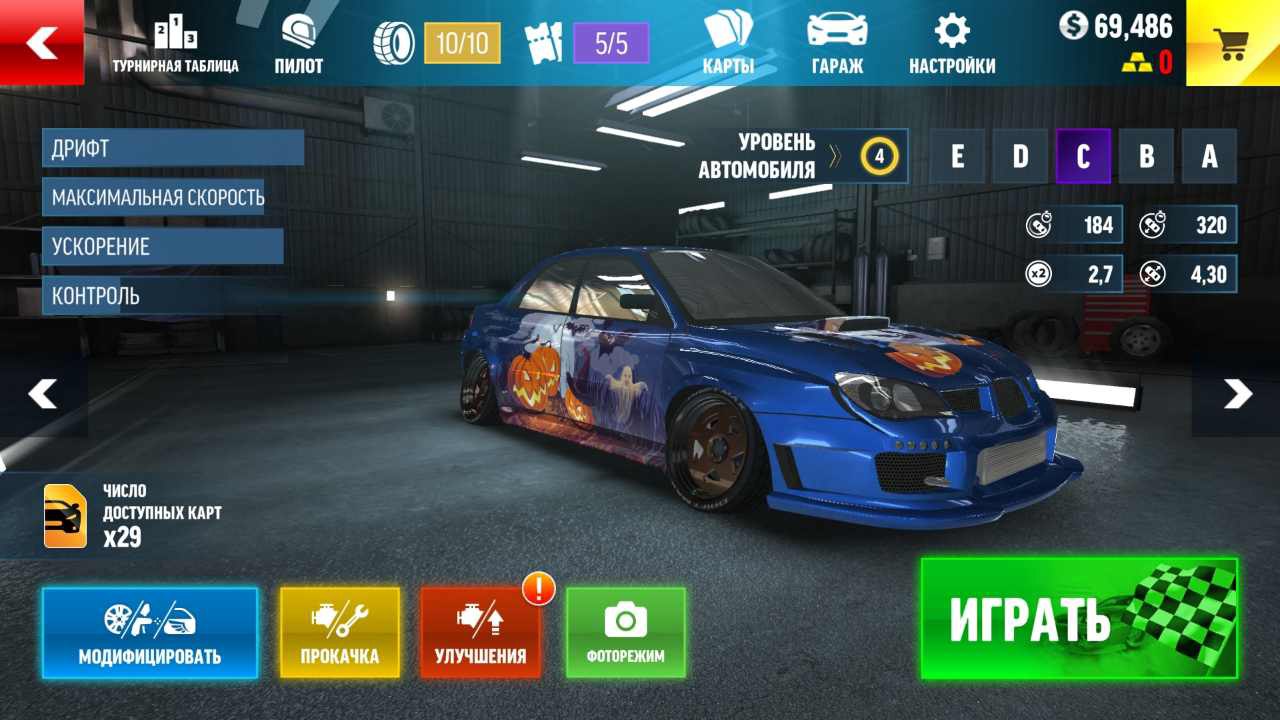Select car class A
The image size is (1280, 720).
1209,157
